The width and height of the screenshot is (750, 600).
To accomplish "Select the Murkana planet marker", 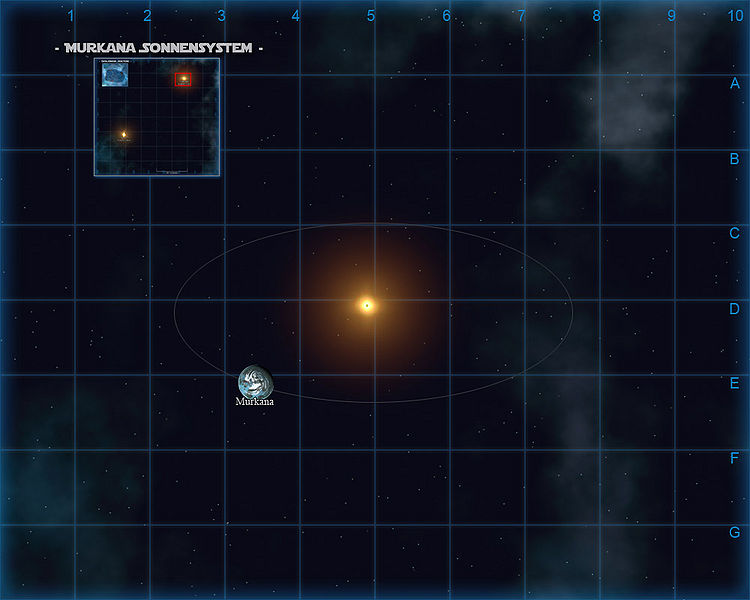I will (x=255, y=381).
